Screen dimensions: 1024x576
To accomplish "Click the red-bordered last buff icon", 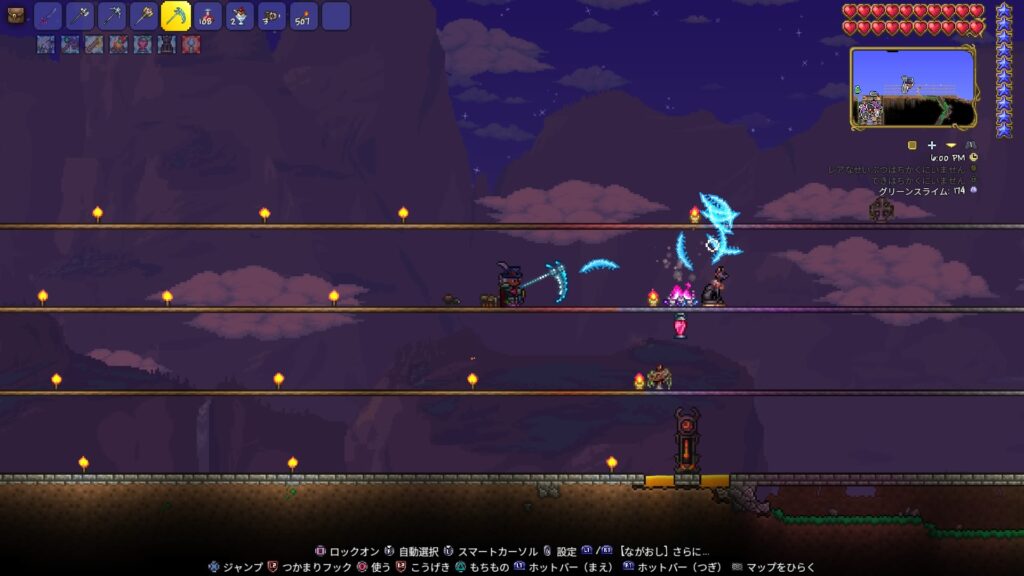I will (191, 44).
